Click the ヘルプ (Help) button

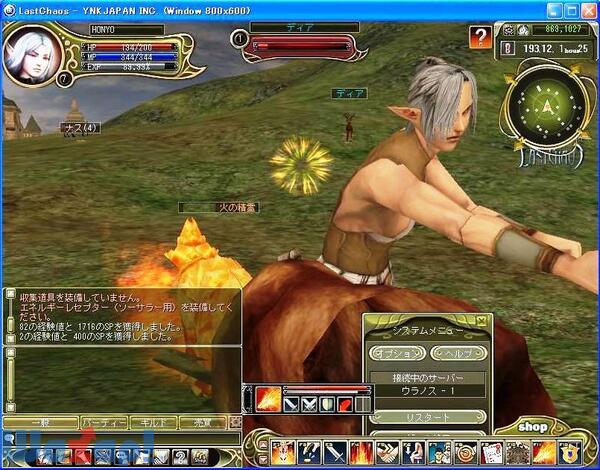(457, 353)
